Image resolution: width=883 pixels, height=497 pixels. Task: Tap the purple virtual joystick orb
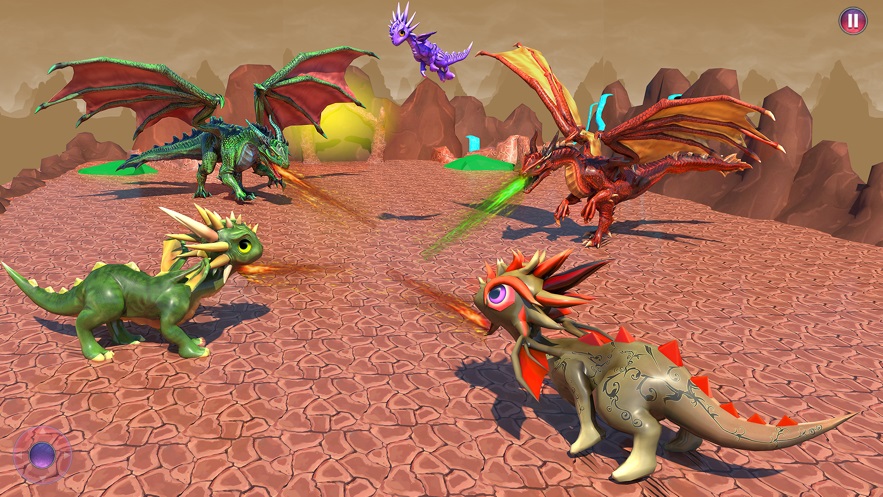(x=42, y=456)
